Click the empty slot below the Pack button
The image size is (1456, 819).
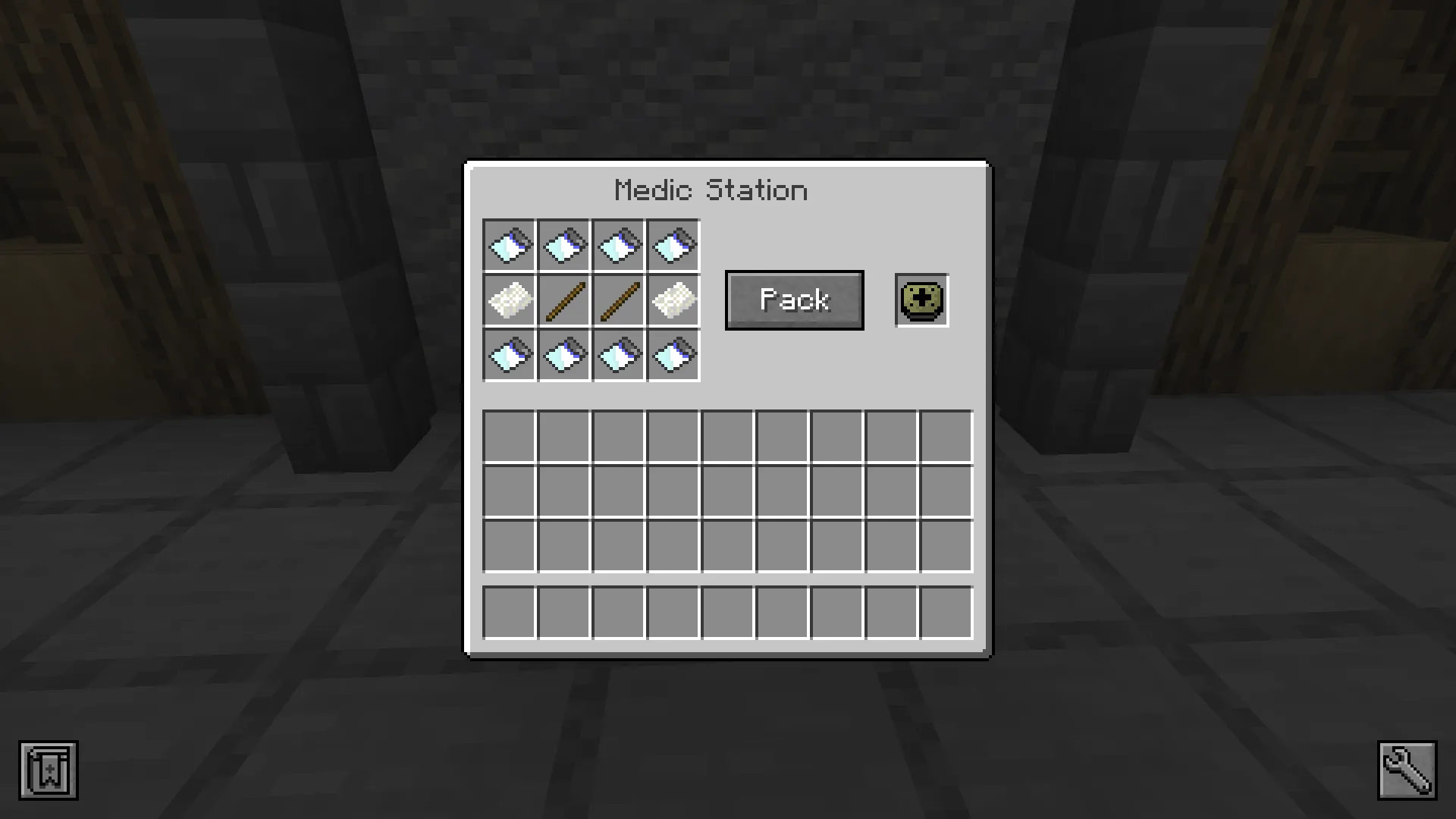click(781, 436)
